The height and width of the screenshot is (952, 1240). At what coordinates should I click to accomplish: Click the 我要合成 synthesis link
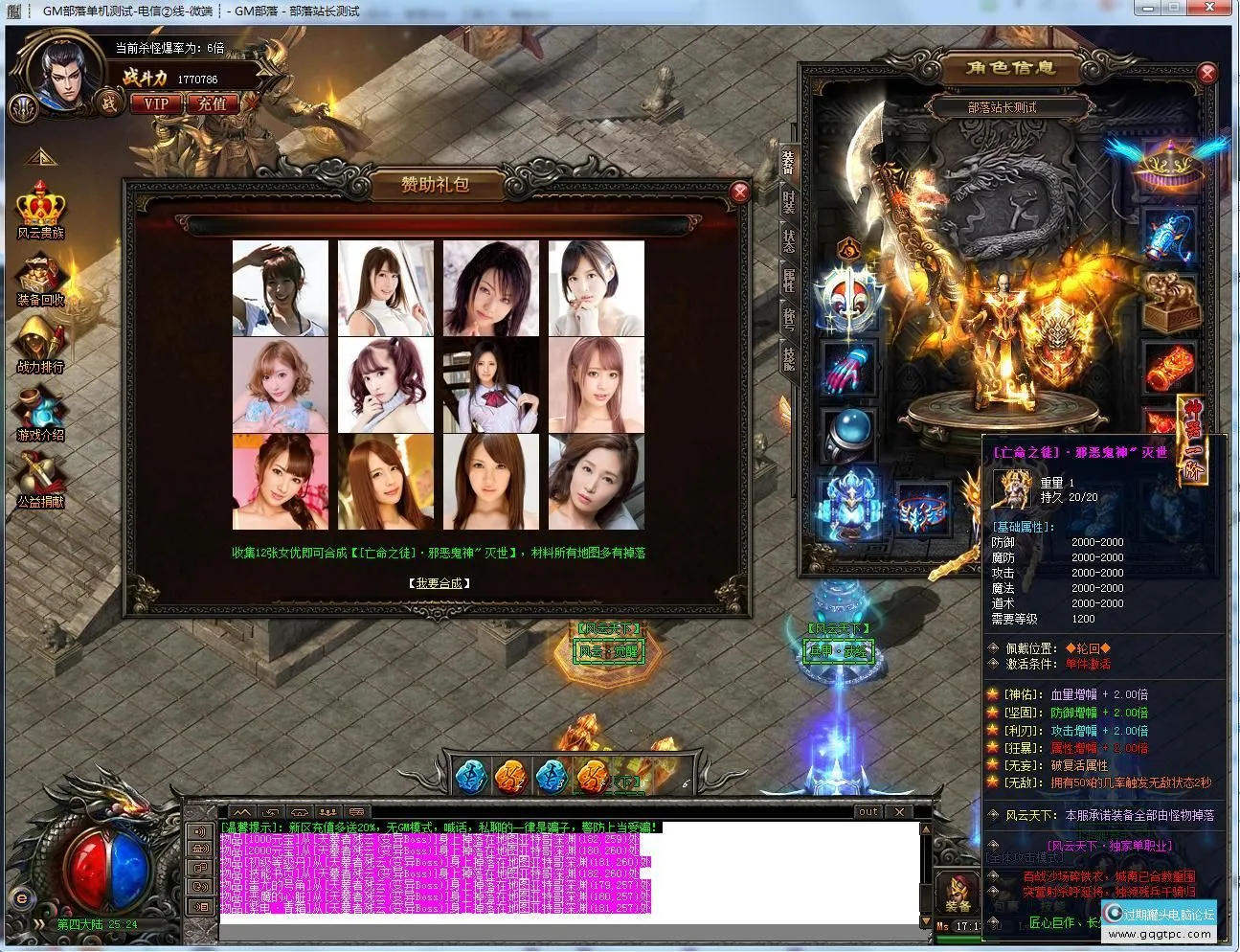pyautogui.click(x=439, y=581)
